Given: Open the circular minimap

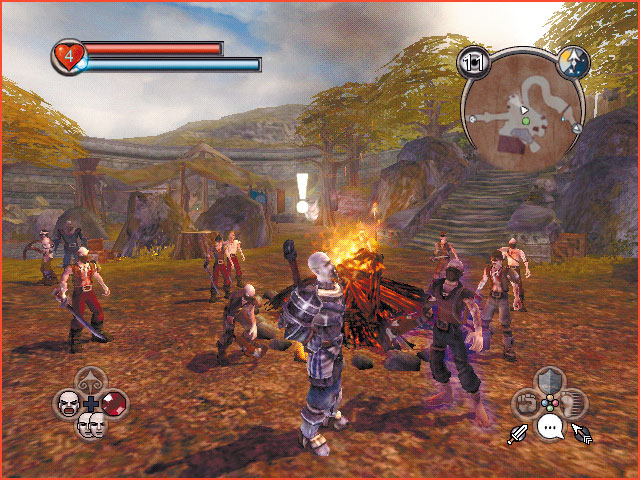Looking at the screenshot, I should coord(523,112).
